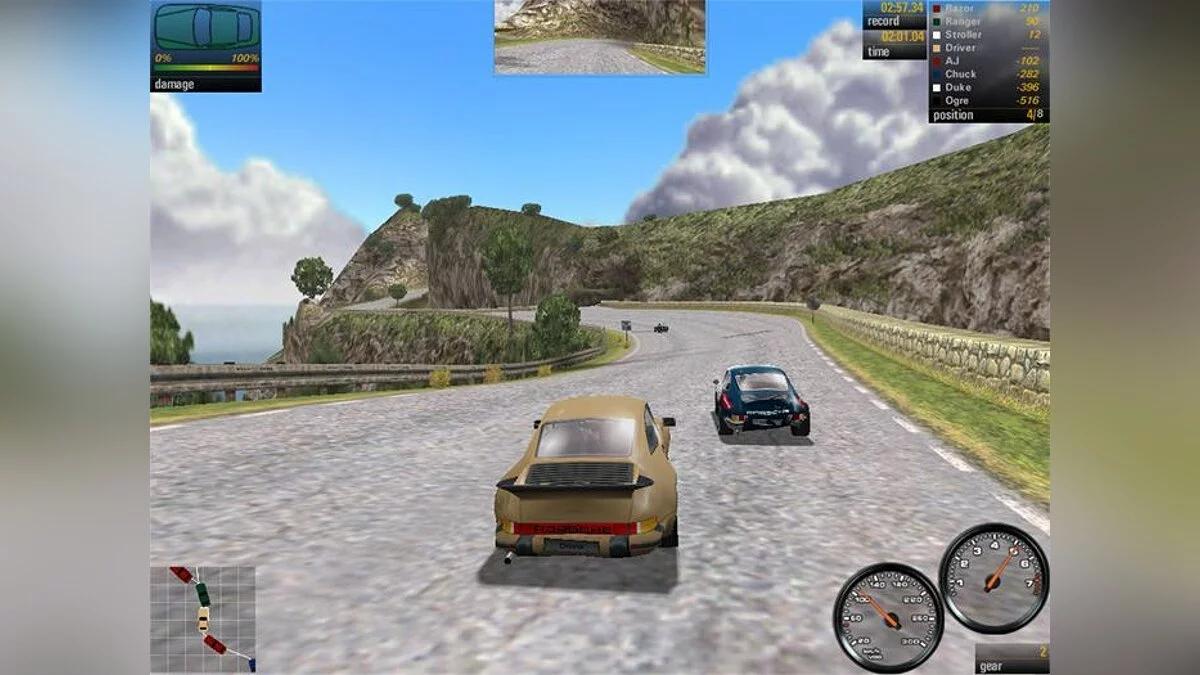Select the rear-view mirror display
1200x675 pixels.
tap(599, 37)
